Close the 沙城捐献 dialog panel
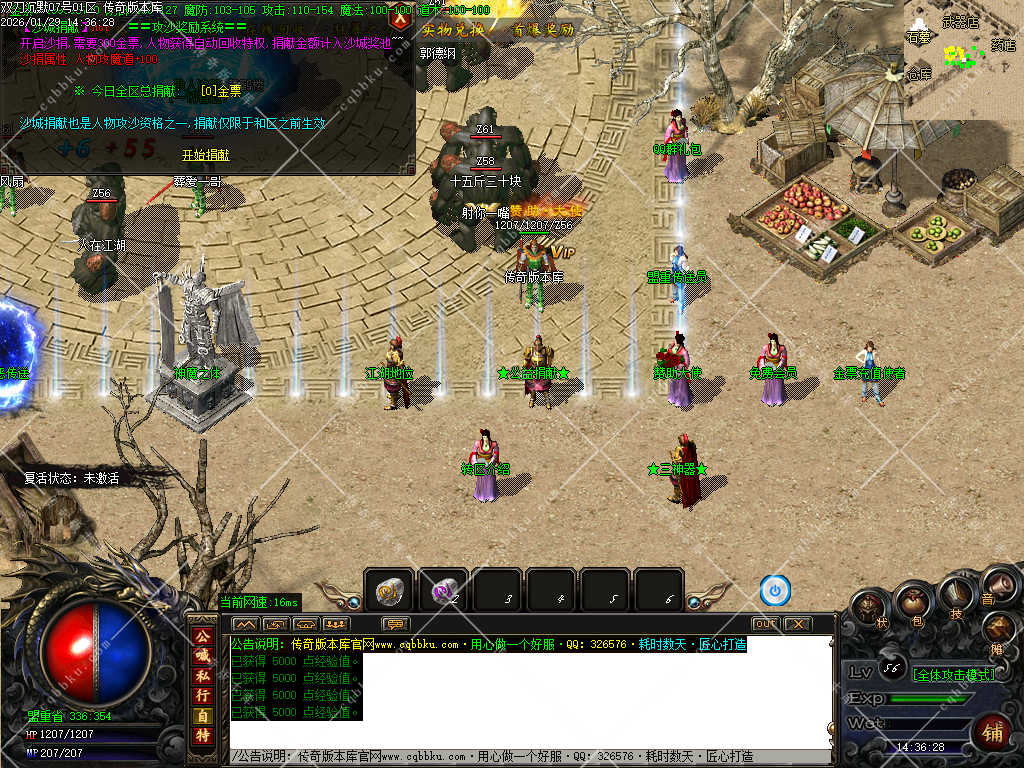1024x768 pixels. (x=400, y=17)
